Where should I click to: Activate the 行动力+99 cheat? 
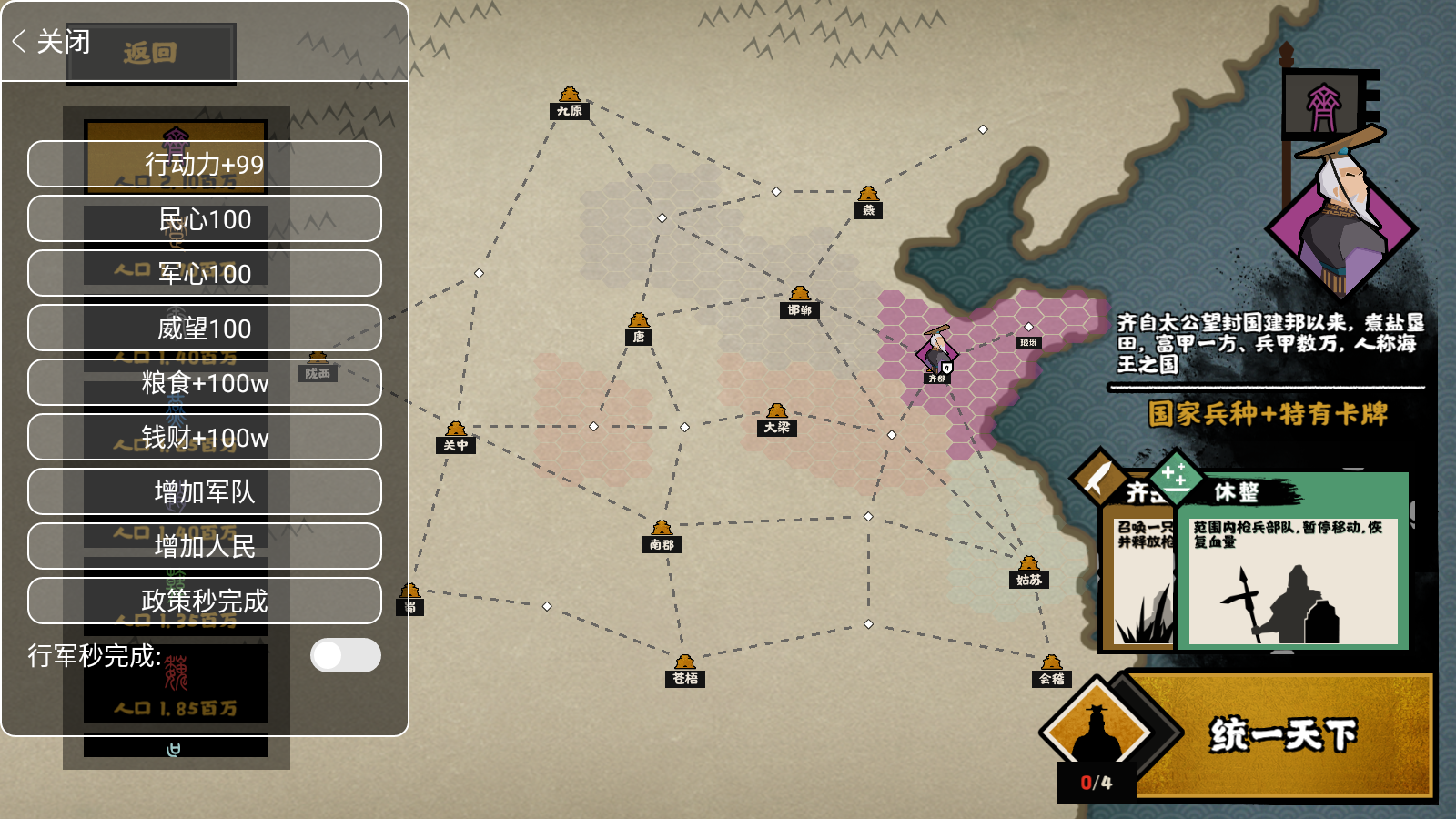tap(205, 164)
